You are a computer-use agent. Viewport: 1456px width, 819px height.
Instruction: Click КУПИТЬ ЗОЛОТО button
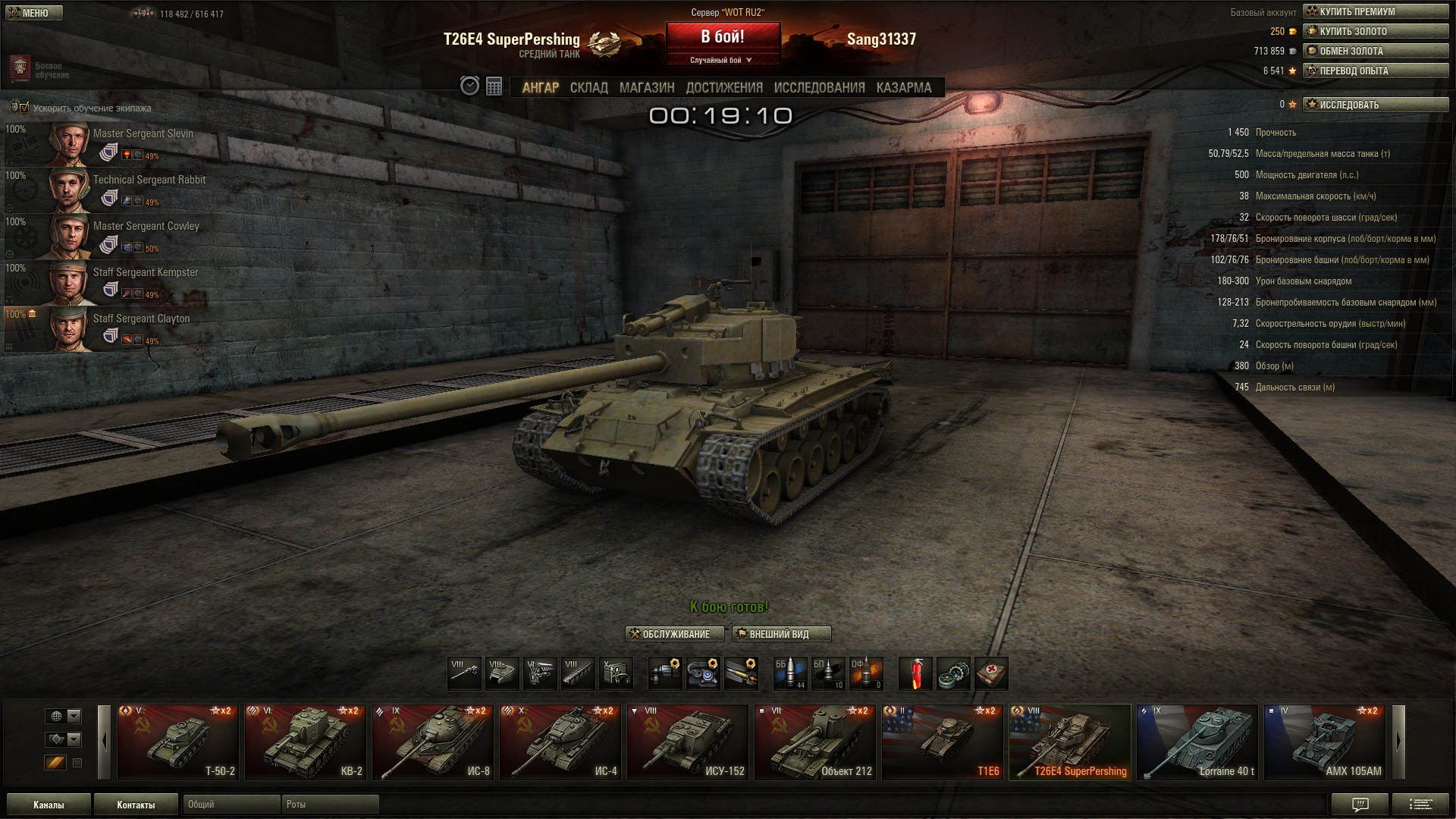pyautogui.click(x=1375, y=31)
